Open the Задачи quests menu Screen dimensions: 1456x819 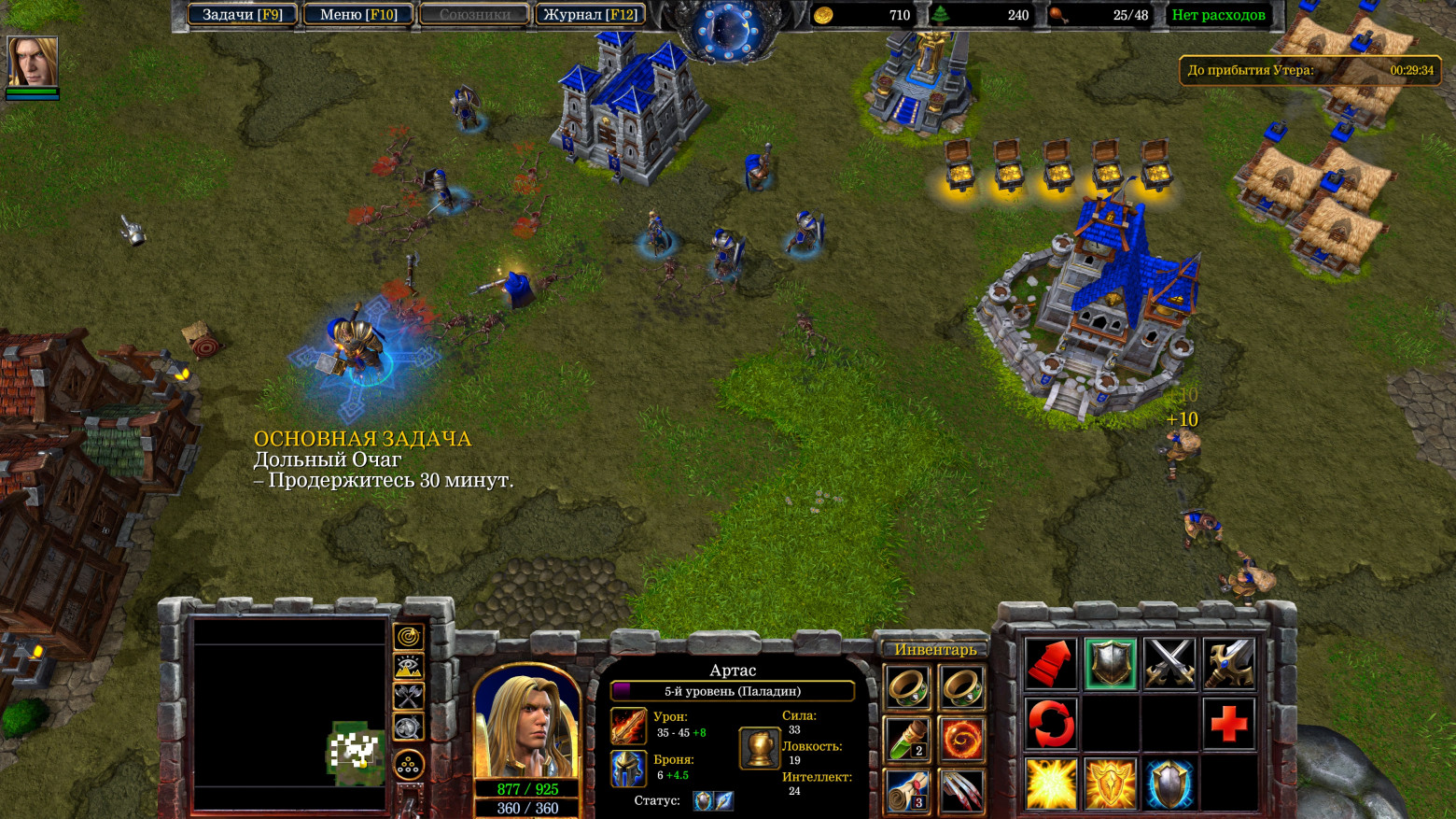pyautogui.click(x=242, y=15)
